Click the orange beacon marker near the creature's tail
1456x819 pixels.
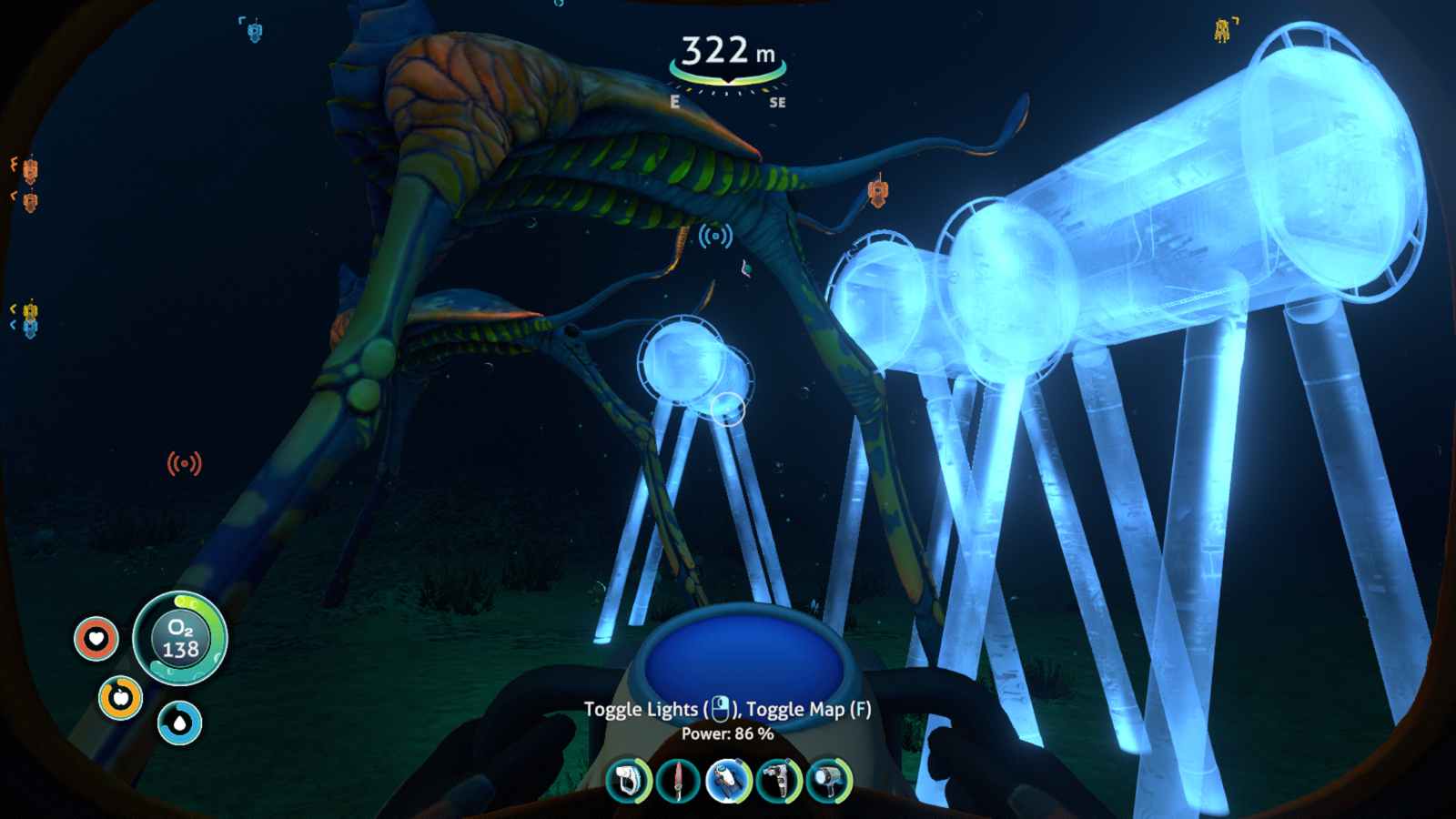877,192
